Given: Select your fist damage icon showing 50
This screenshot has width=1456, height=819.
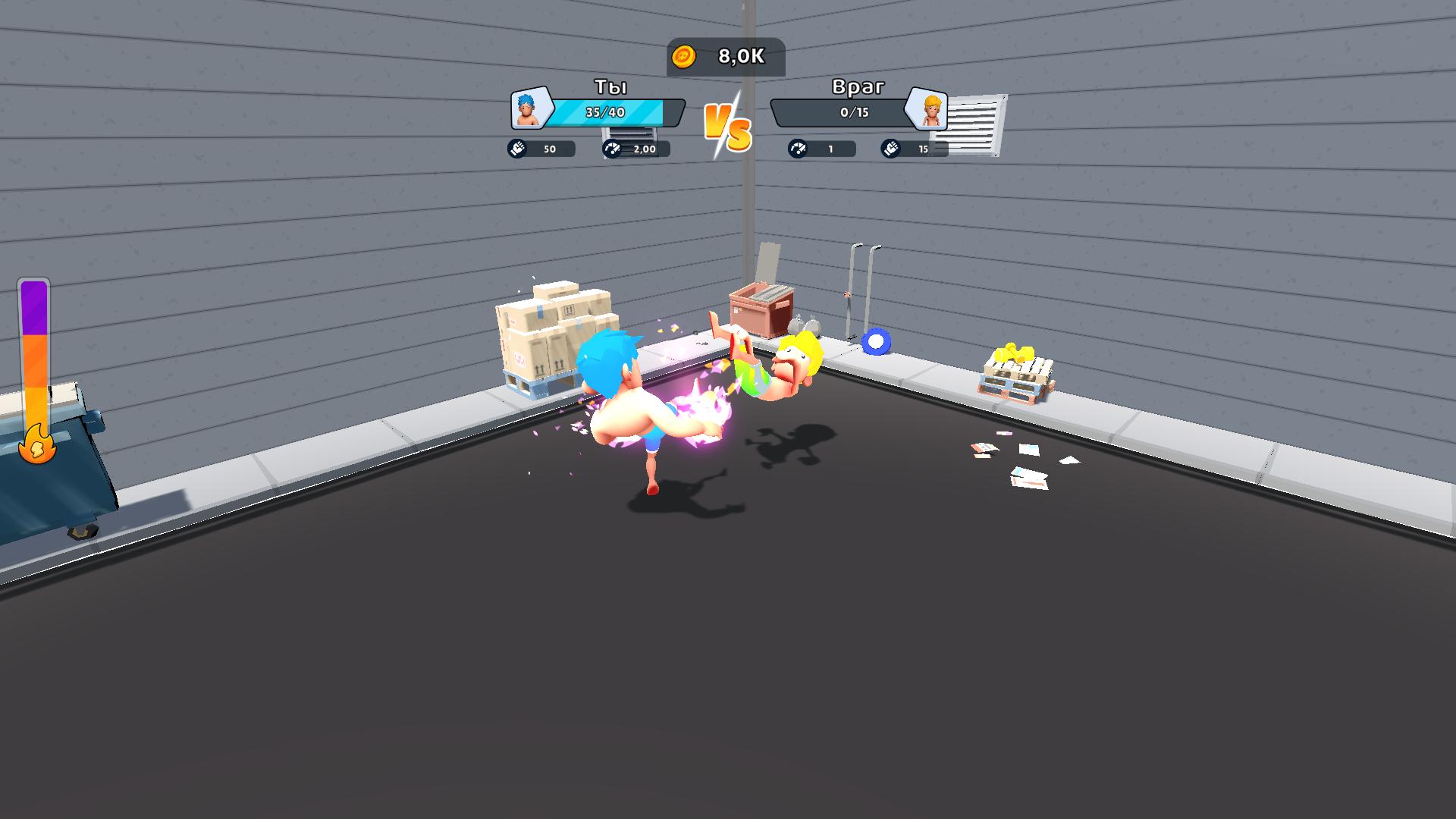Looking at the screenshot, I should coord(518,149).
